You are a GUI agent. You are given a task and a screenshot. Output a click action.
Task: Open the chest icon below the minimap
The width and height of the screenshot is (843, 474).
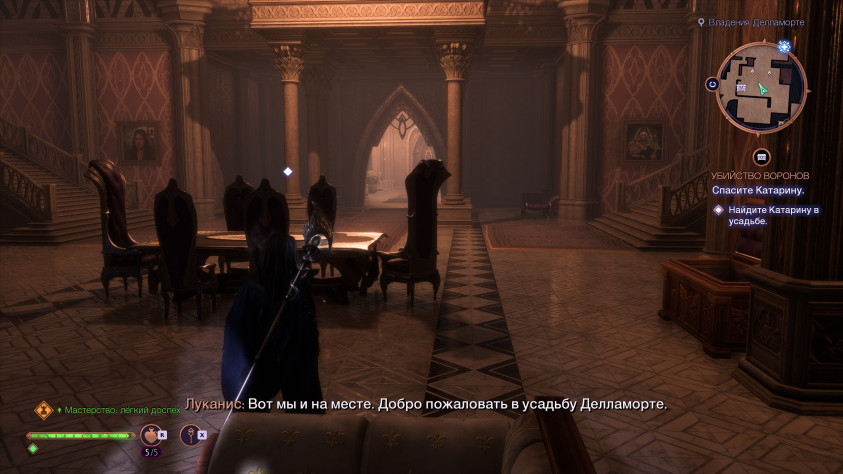pyautogui.click(x=761, y=157)
